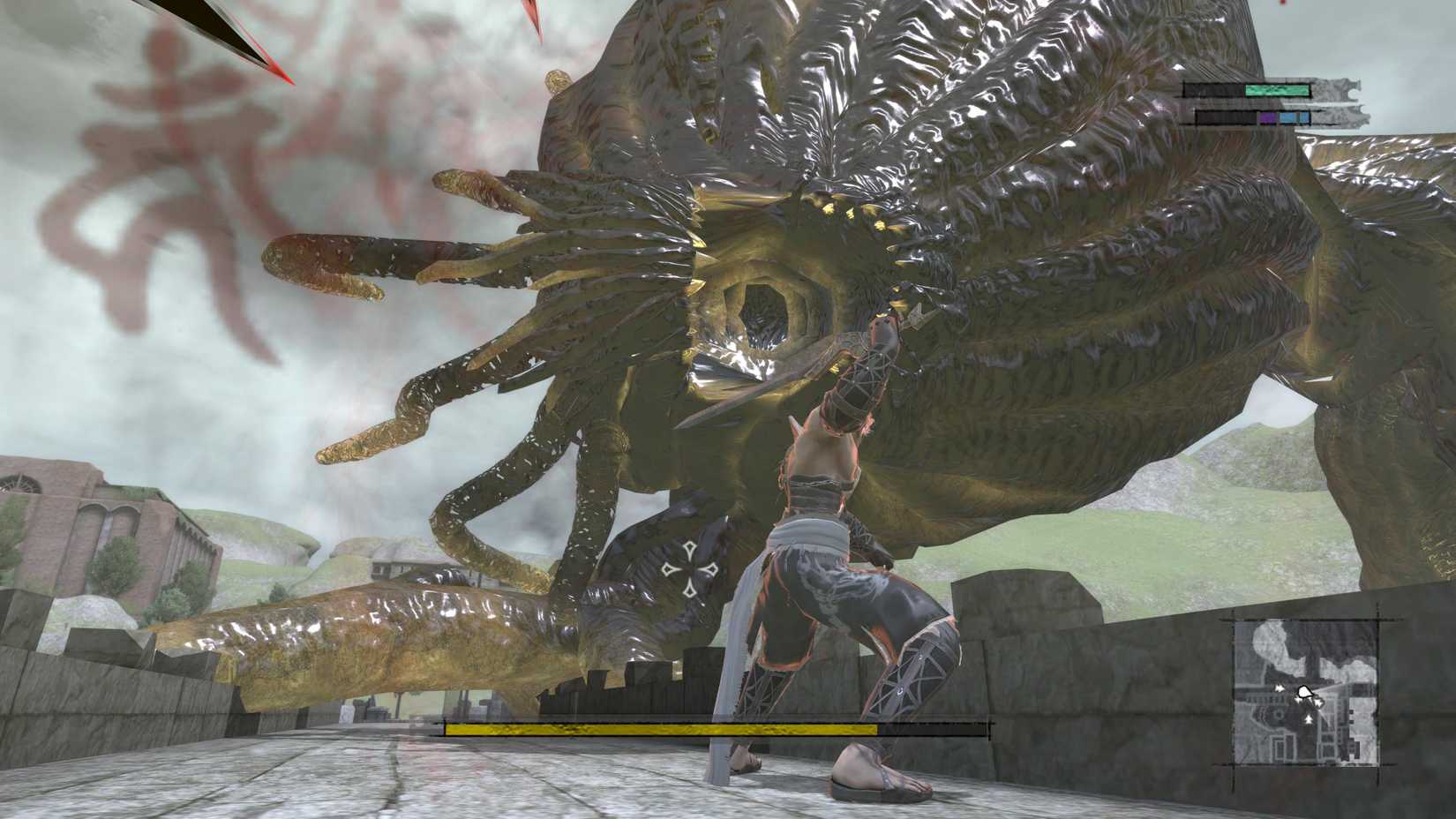Select the left arrow marker on the minimap
1456x819 pixels.
pyautogui.click(x=1279, y=689)
